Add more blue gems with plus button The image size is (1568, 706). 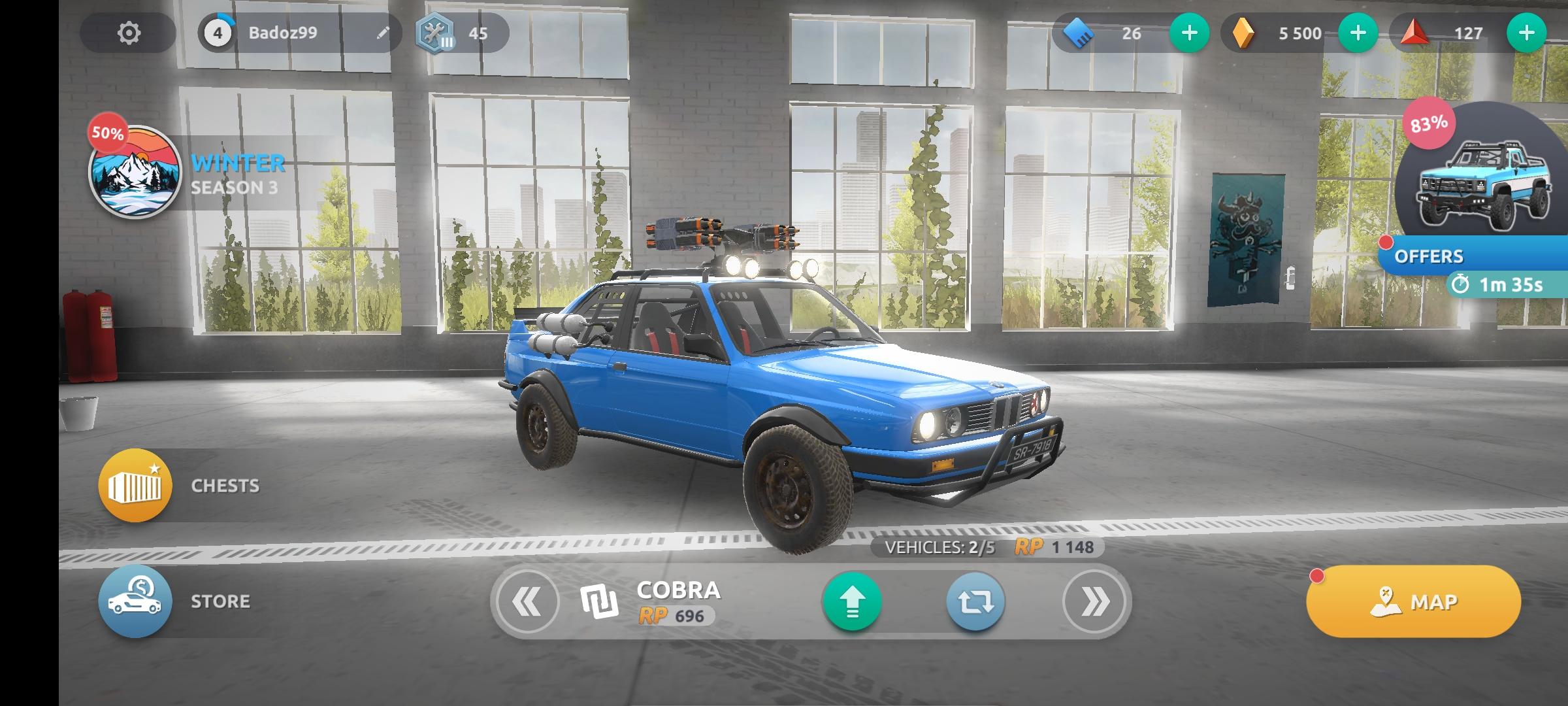[1189, 33]
